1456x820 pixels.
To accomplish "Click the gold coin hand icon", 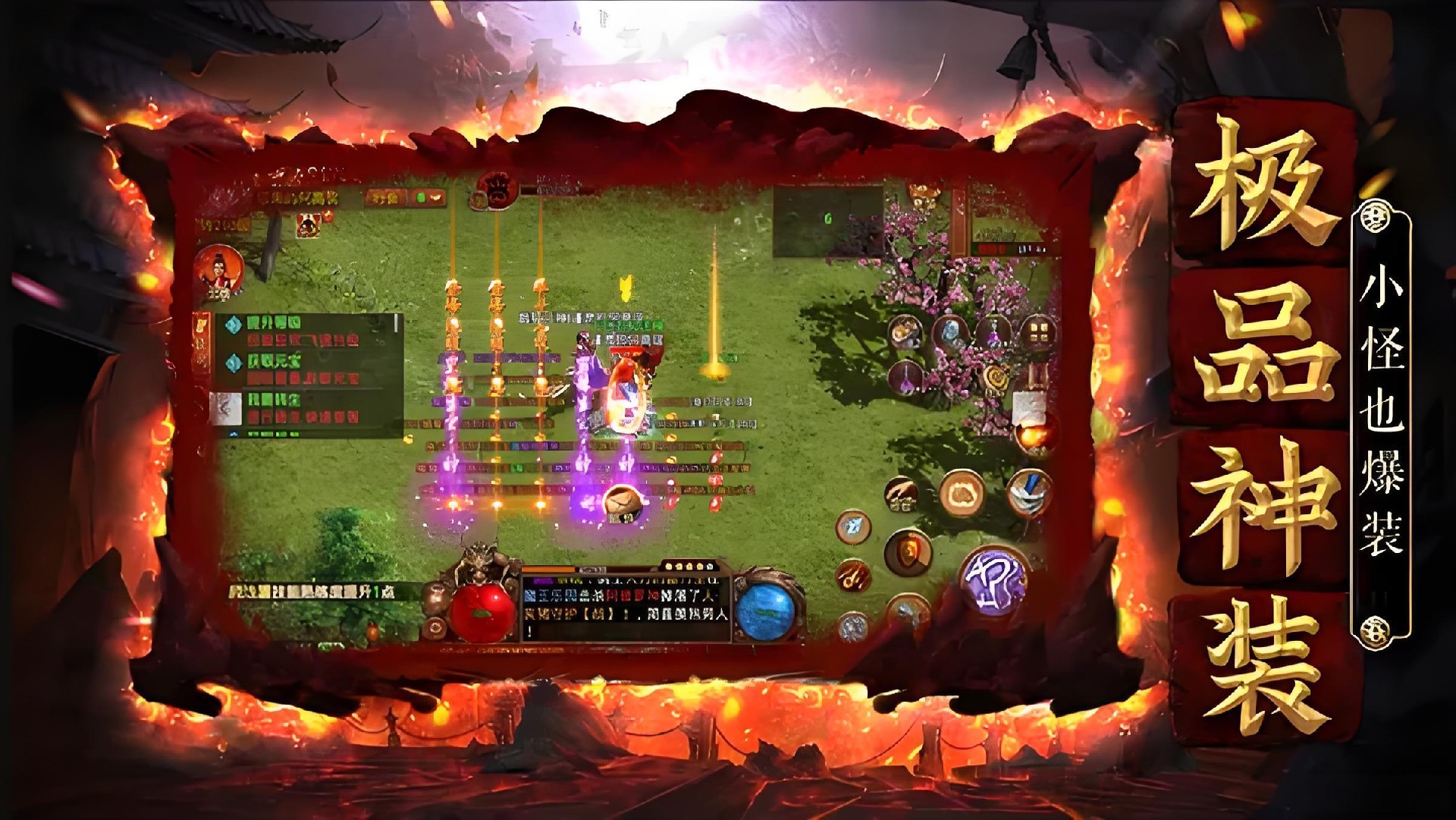I will tap(901, 495).
